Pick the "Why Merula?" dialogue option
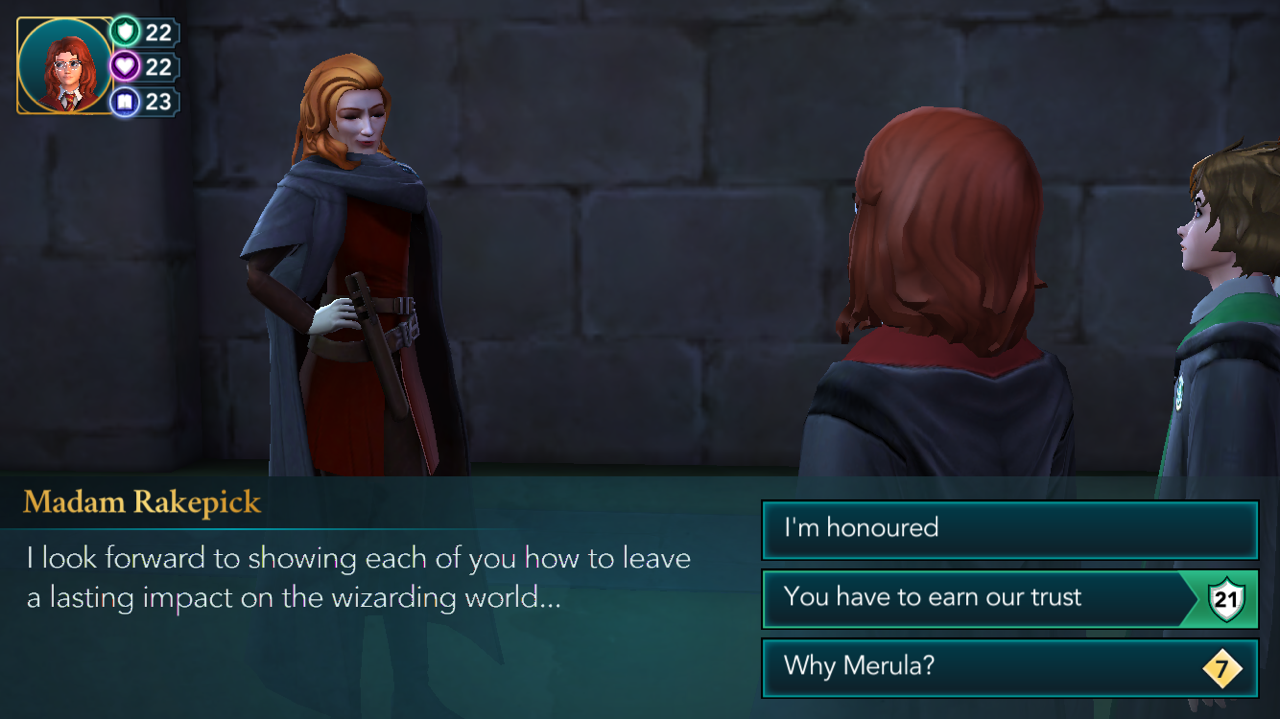The height and width of the screenshot is (719, 1280). click(x=1008, y=667)
